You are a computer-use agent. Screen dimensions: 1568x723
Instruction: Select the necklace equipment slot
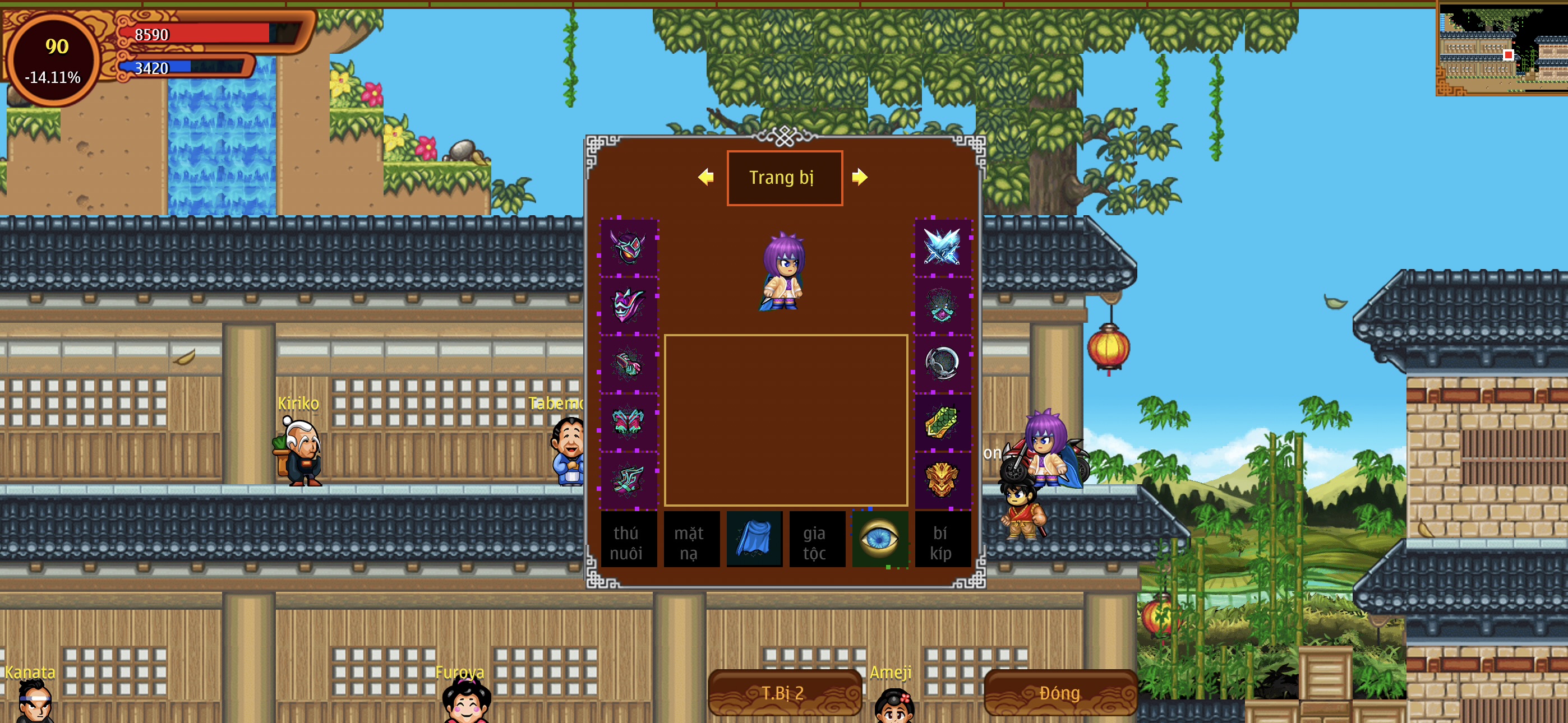[942, 305]
